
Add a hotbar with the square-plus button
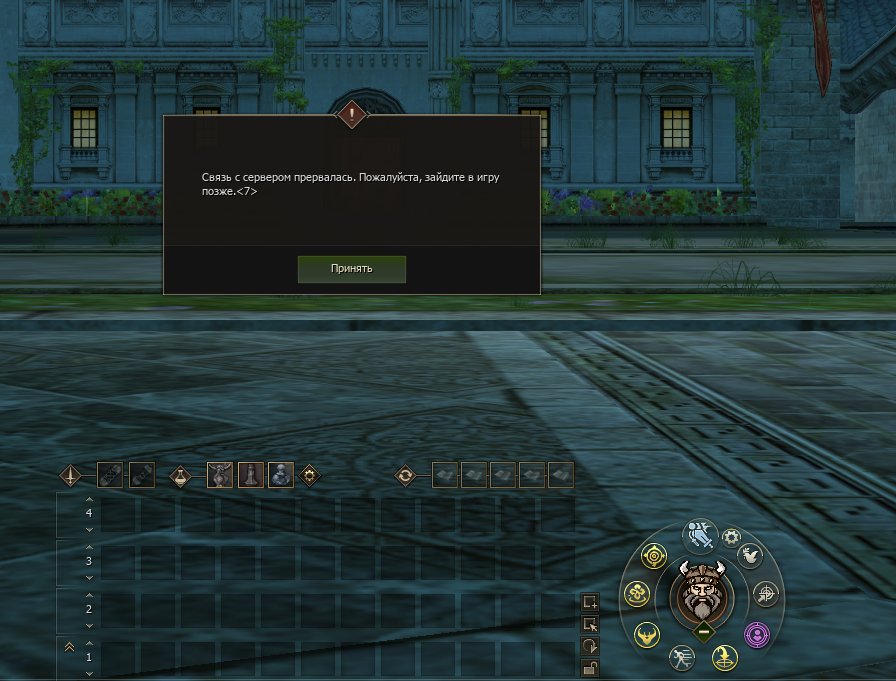point(590,602)
